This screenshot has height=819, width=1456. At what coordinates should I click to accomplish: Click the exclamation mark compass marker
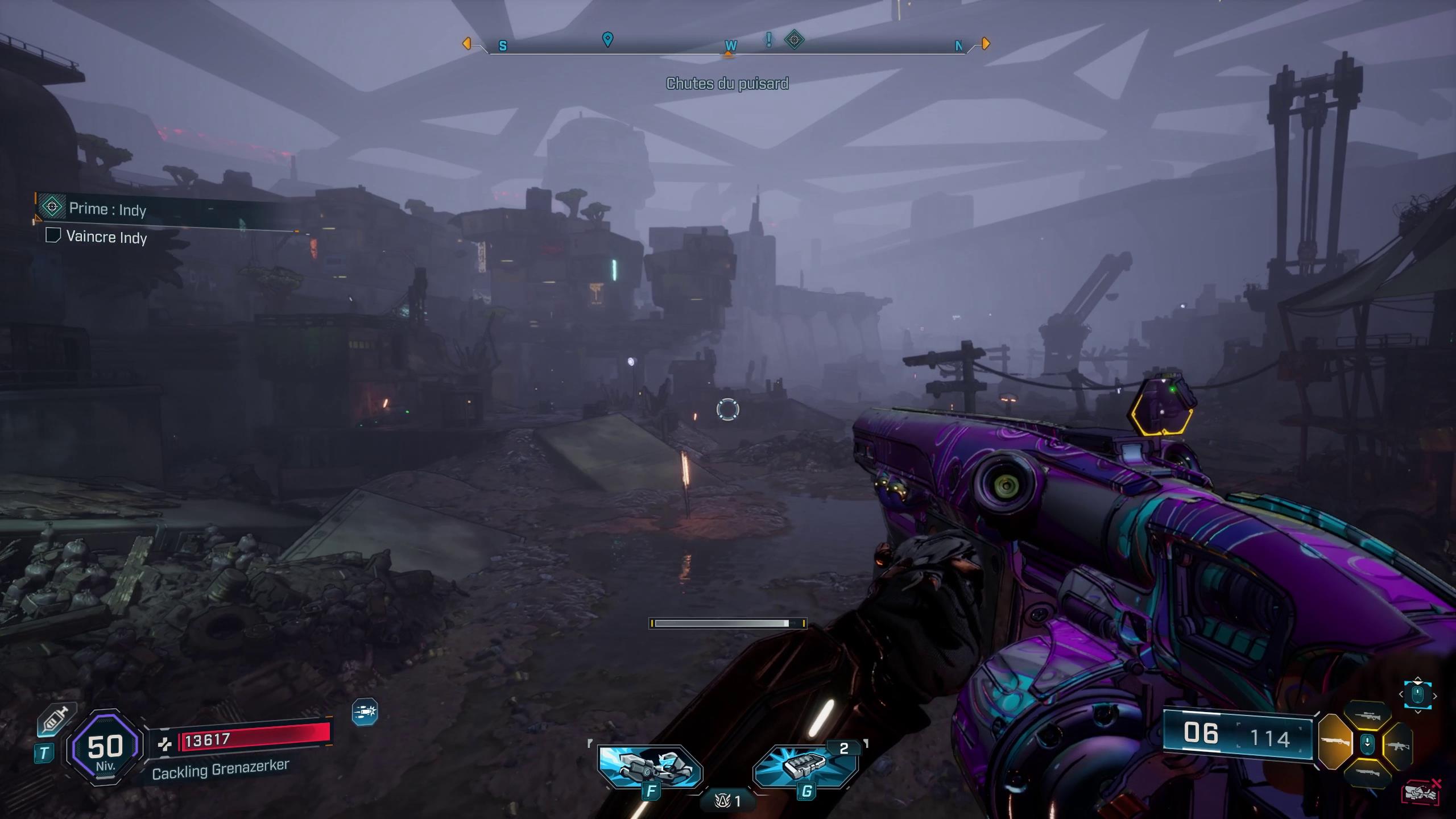tap(769, 39)
